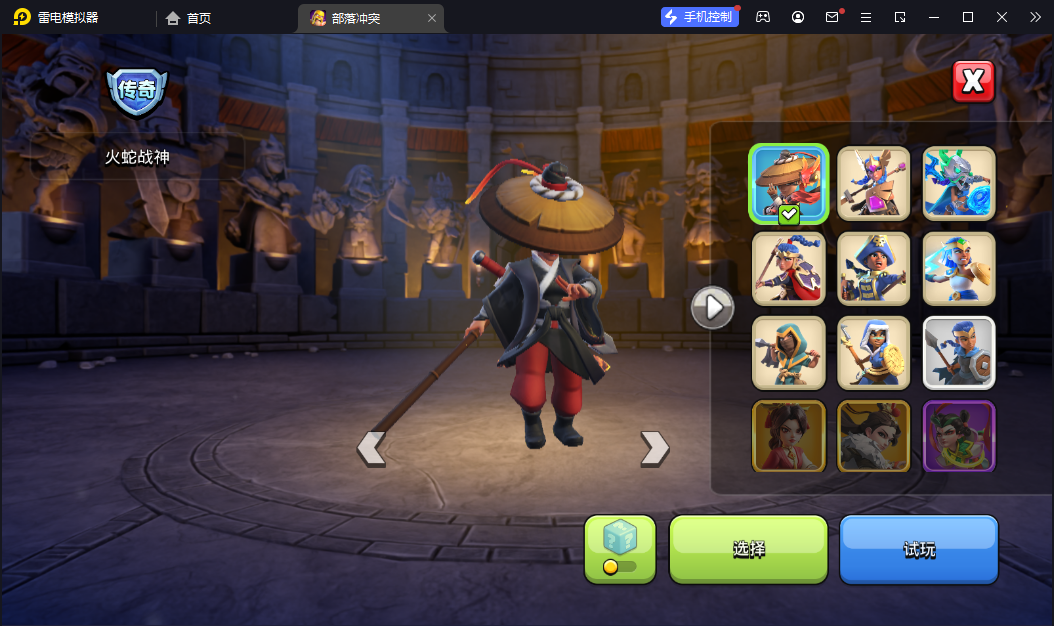The image size is (1054, 626).
Task: Select the straw hat skin with checkmark
Action: coord(789,183)
